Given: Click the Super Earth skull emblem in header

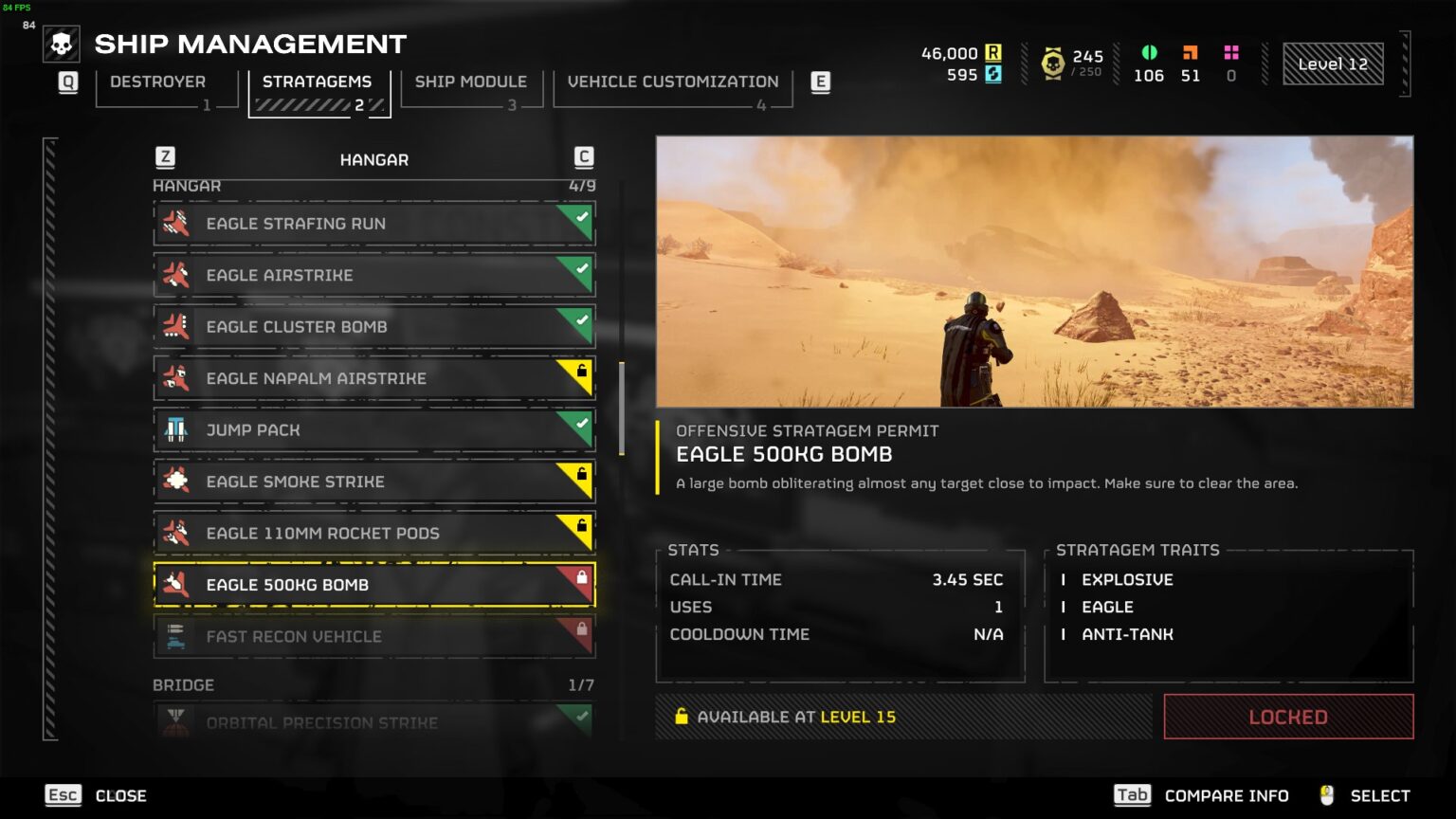Looking at the screenshot, I should point(60,42).
